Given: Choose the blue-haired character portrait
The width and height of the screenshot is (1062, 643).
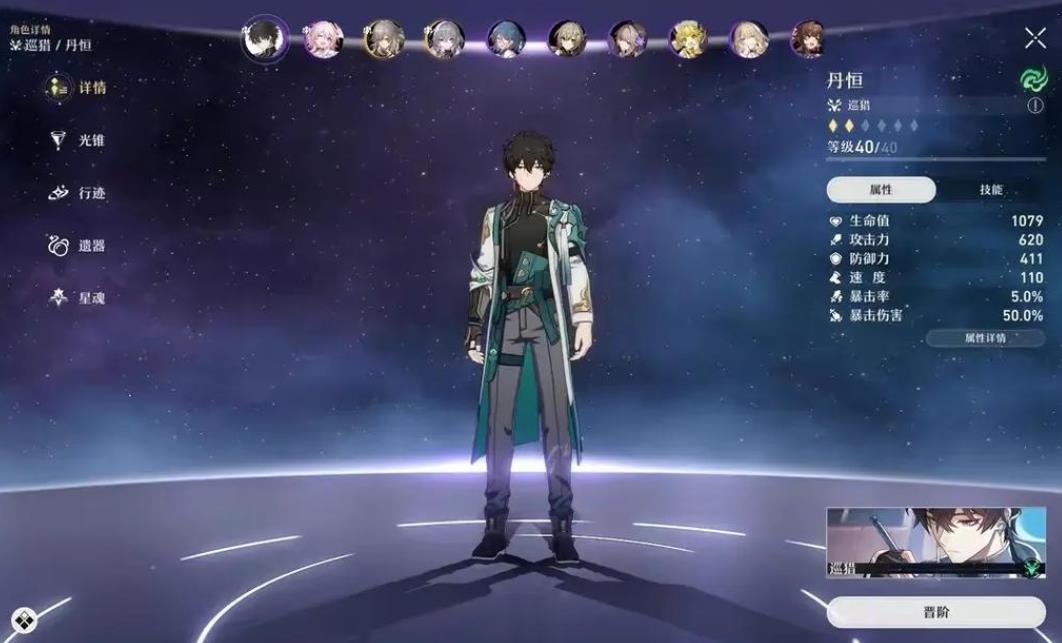Looking at the screenshot, I should [505, 40].
